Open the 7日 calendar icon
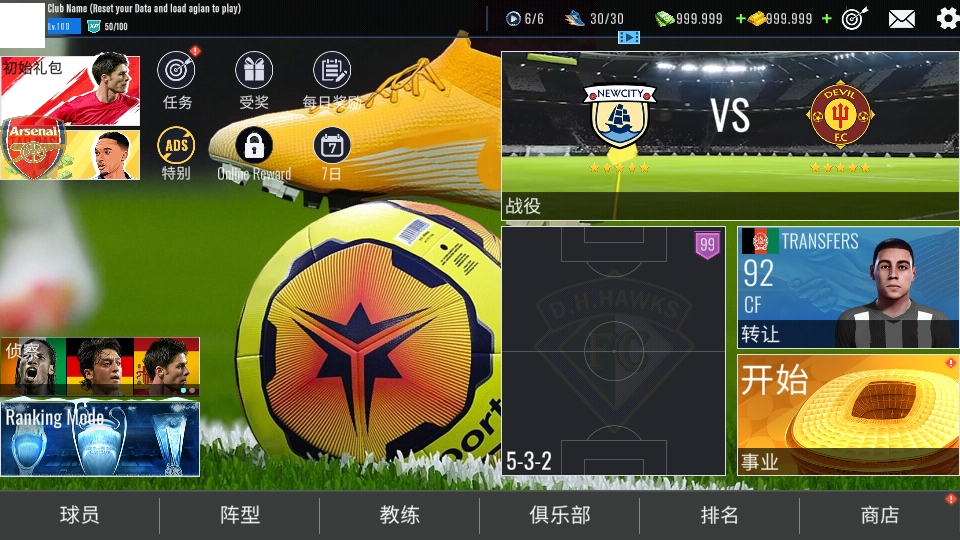The width and height of the screenshot is (960, 540). click(332, 146)
